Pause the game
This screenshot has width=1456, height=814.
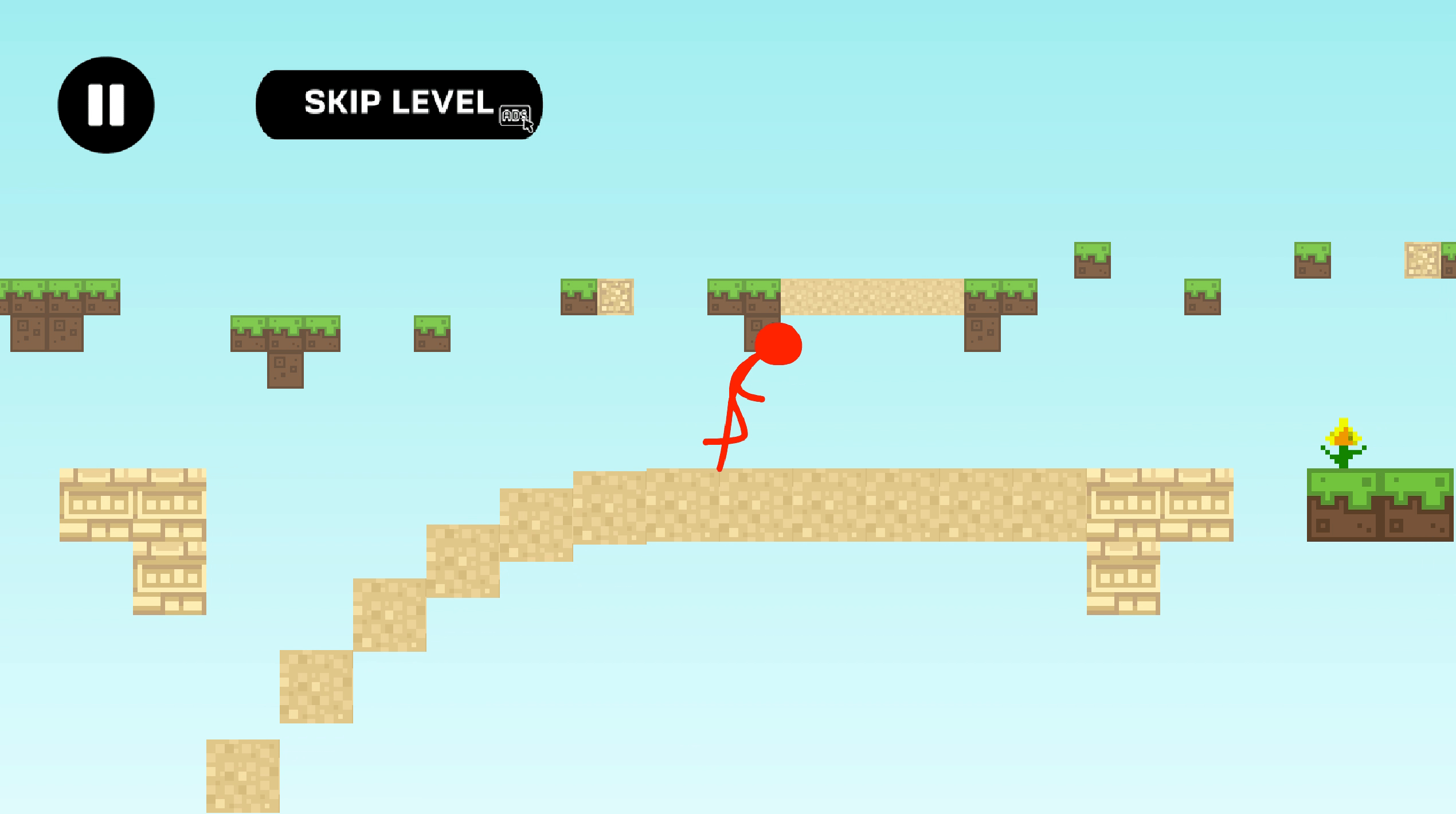pos(106,105)
